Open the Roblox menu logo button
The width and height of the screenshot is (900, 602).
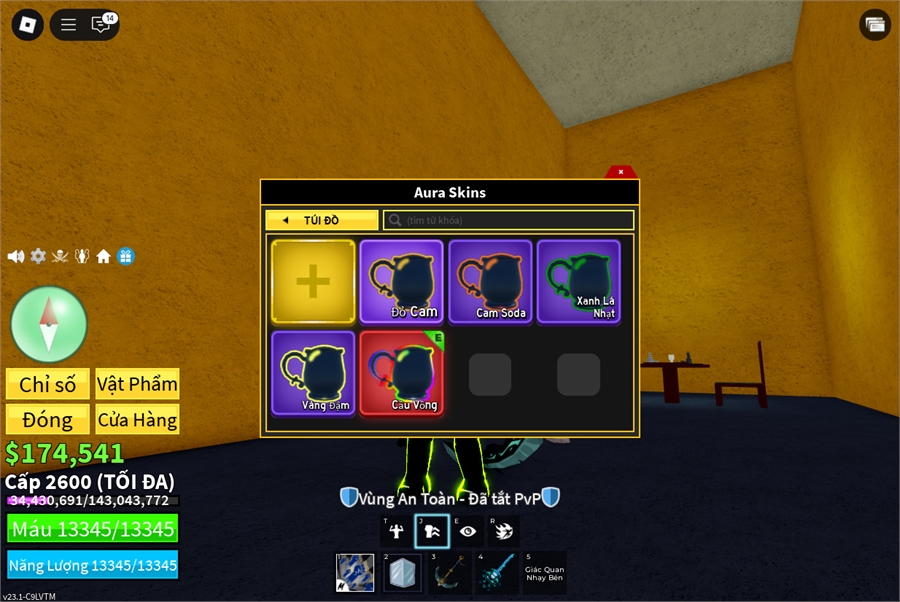[27, 25]
